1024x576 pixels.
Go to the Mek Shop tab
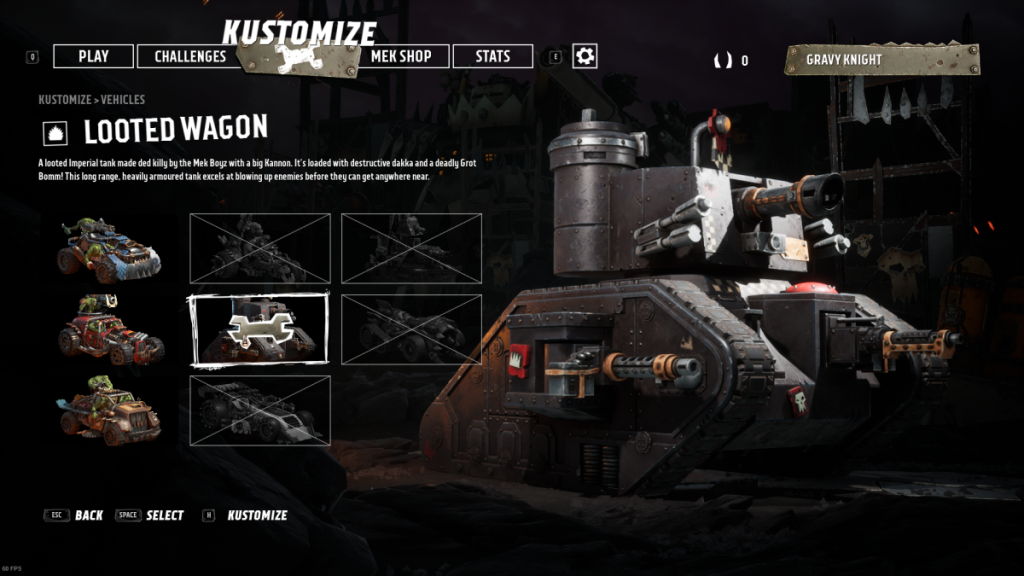point(401,56)
